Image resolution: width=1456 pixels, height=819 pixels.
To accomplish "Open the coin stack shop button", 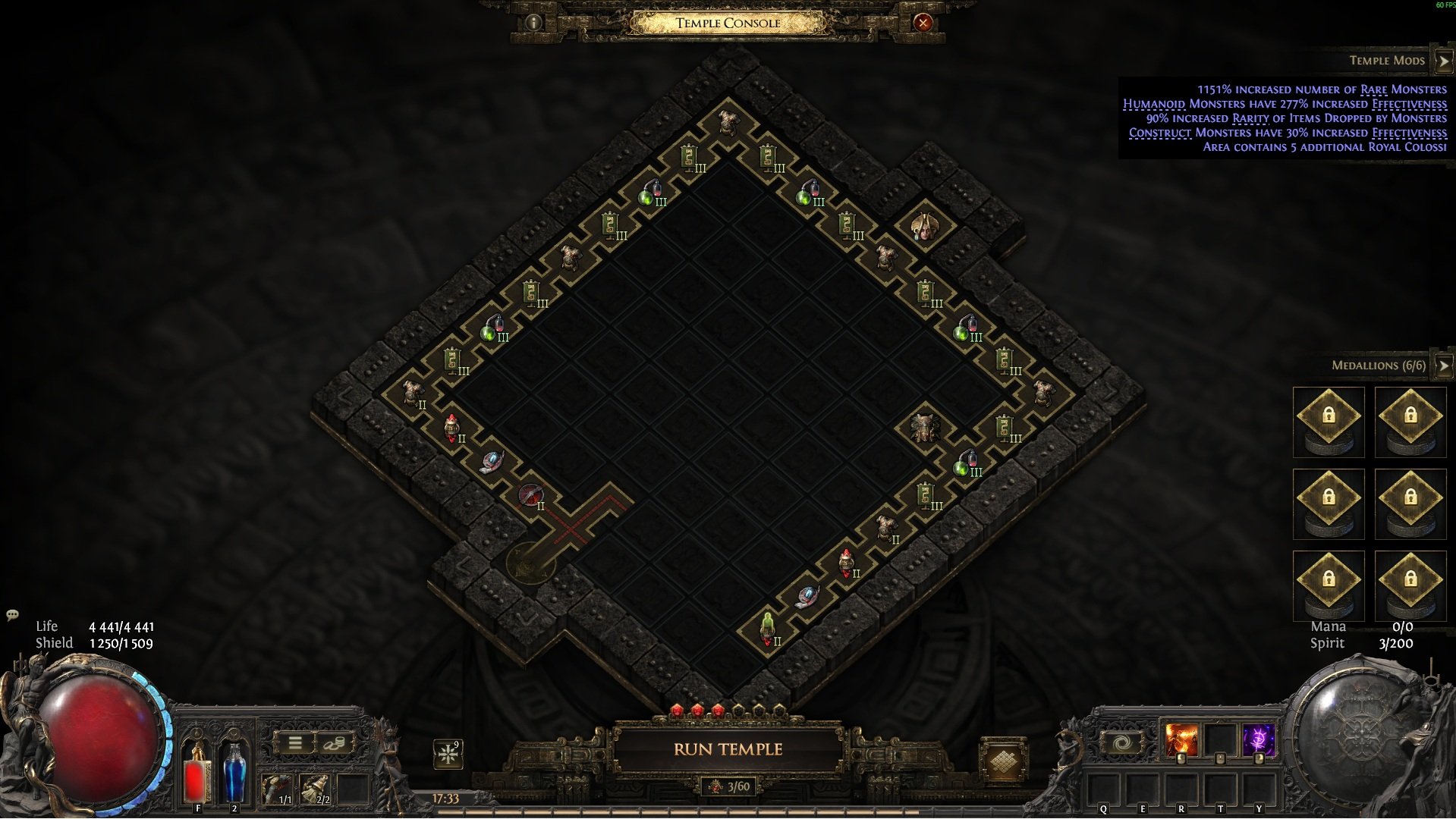I will coord(334,743).
